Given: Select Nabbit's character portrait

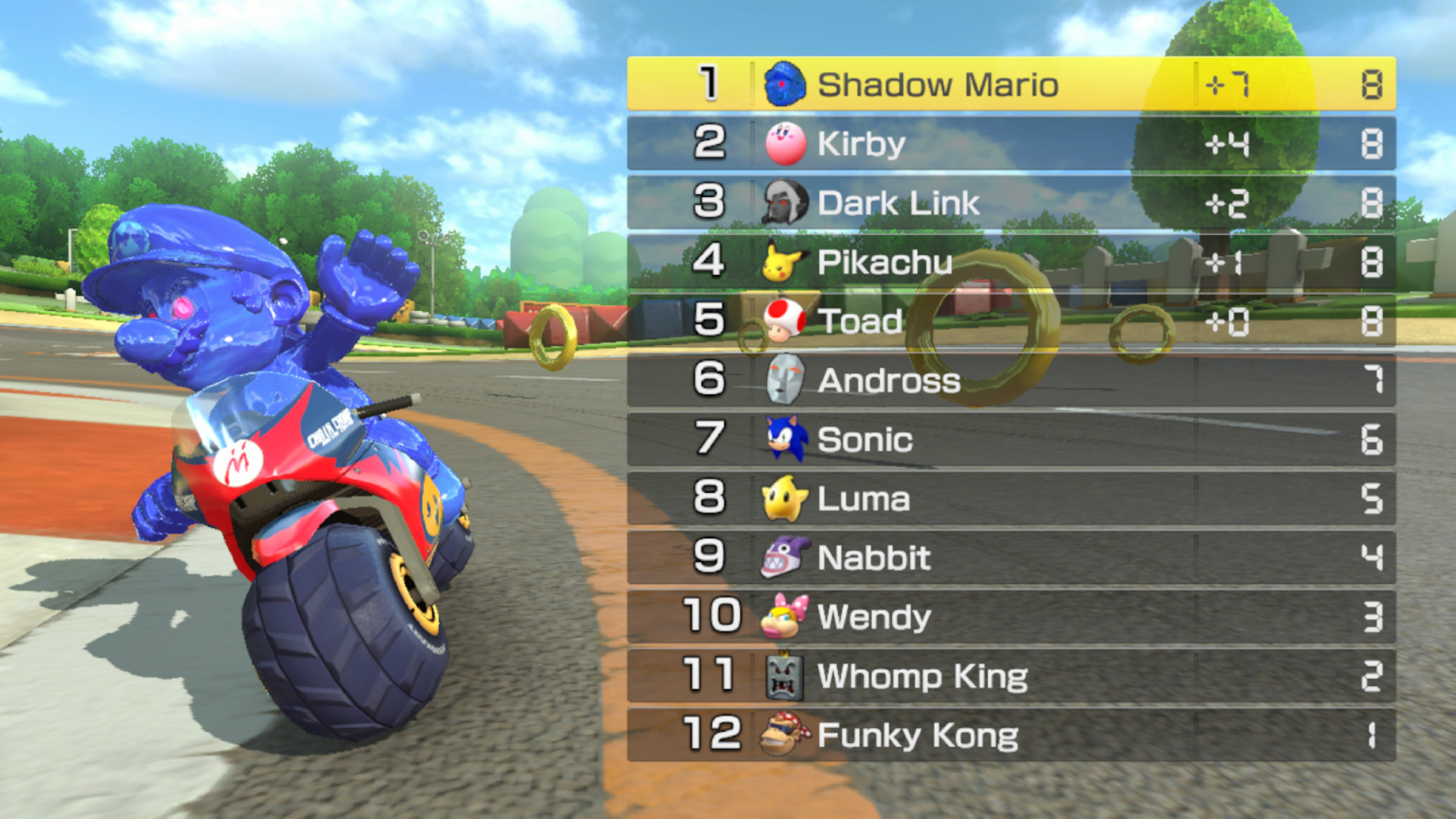Looking at the screenshot, I should [x=785, y=558].
